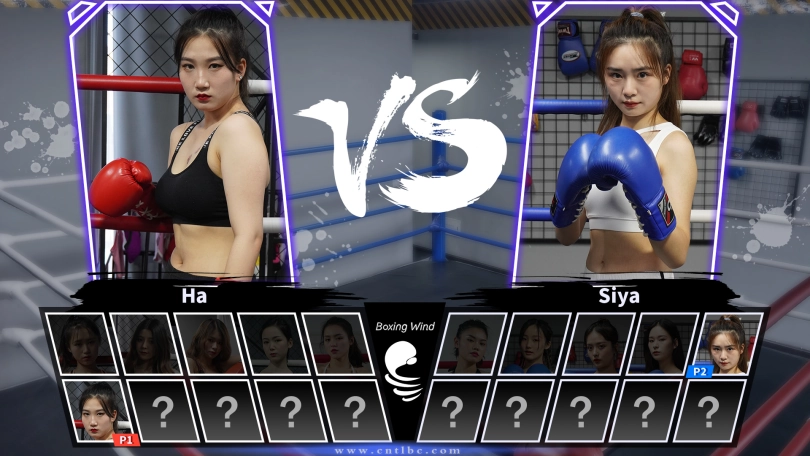Choose the highlighted fighter tile tagged P2
The width and height of the screenshot is (810, 456).
[728, 344]
